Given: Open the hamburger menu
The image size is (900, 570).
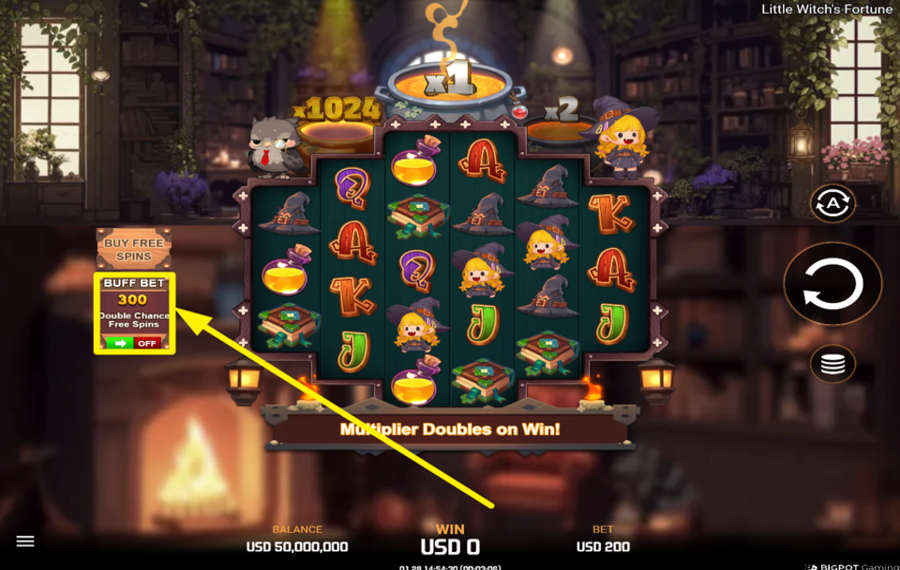Looking at the screenshot, I should tap(26, 541).
